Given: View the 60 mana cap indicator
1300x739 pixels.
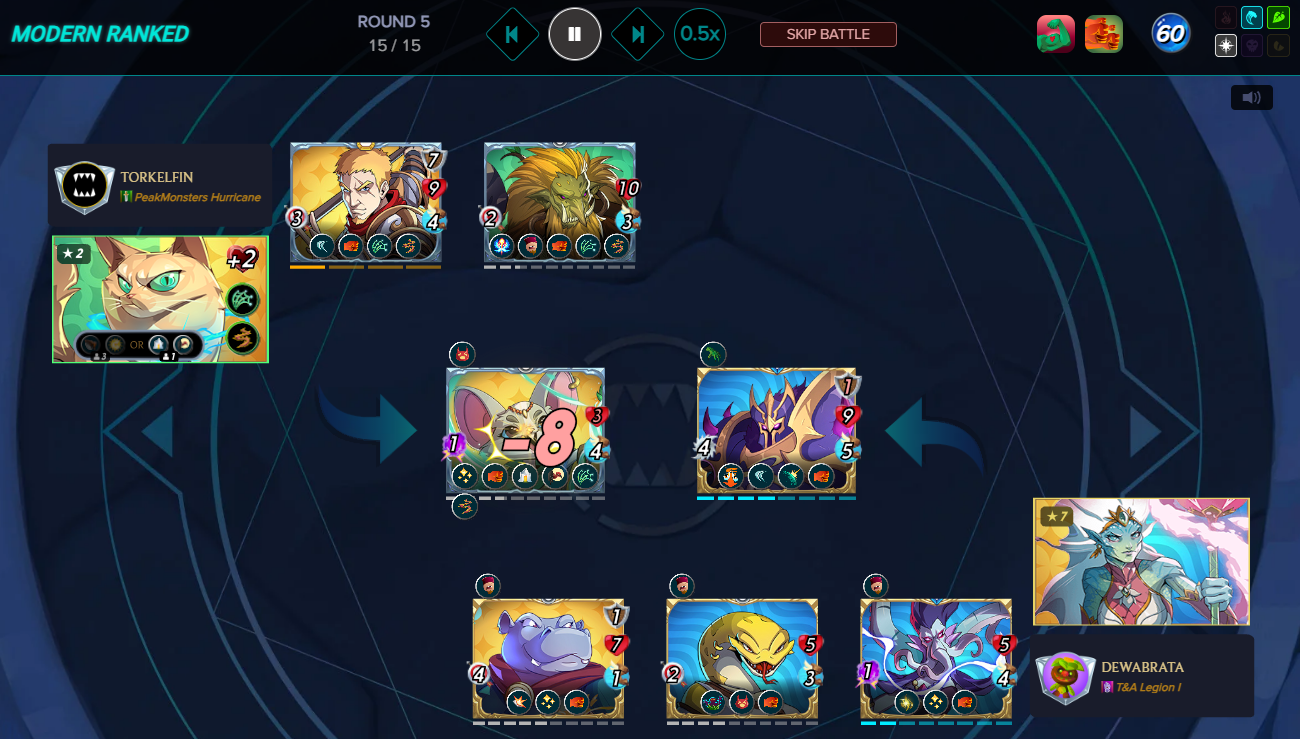Looking at the screenshot, I should pos(1170,34).
